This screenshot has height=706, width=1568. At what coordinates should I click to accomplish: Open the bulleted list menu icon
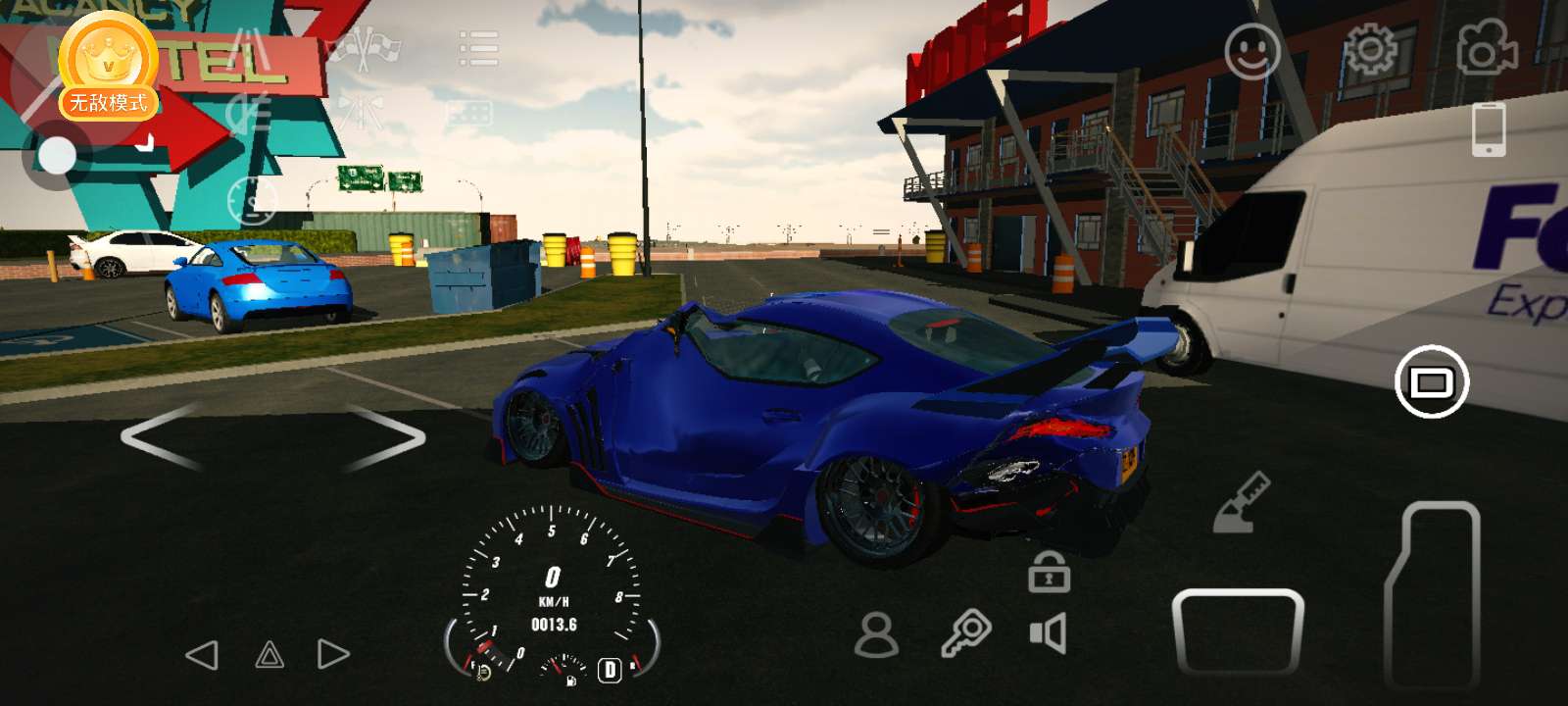[478, 47]
